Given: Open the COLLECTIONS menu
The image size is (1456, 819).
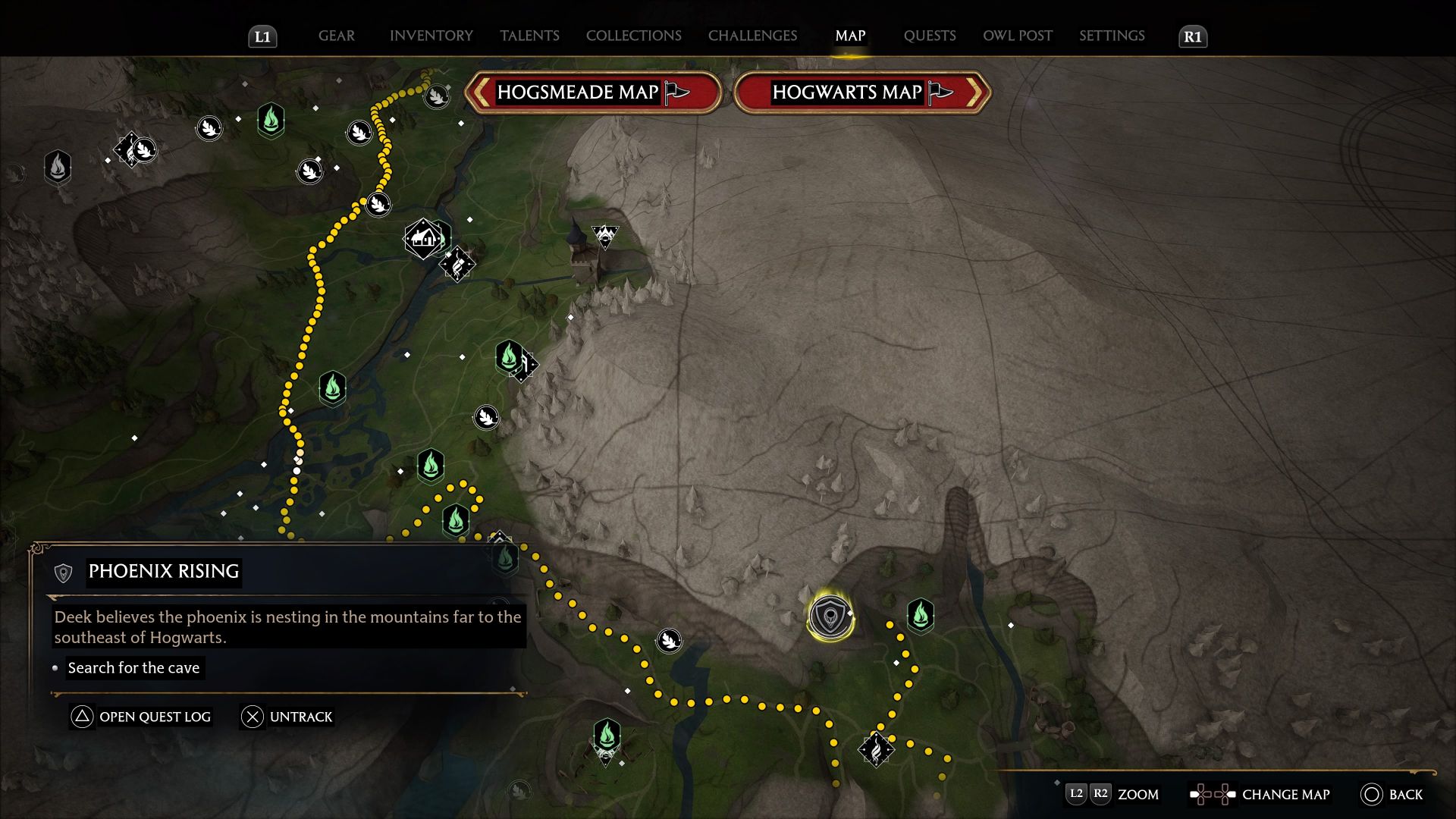Looking at the screenshot, I should pyautogui.click(x=633, y=36).
